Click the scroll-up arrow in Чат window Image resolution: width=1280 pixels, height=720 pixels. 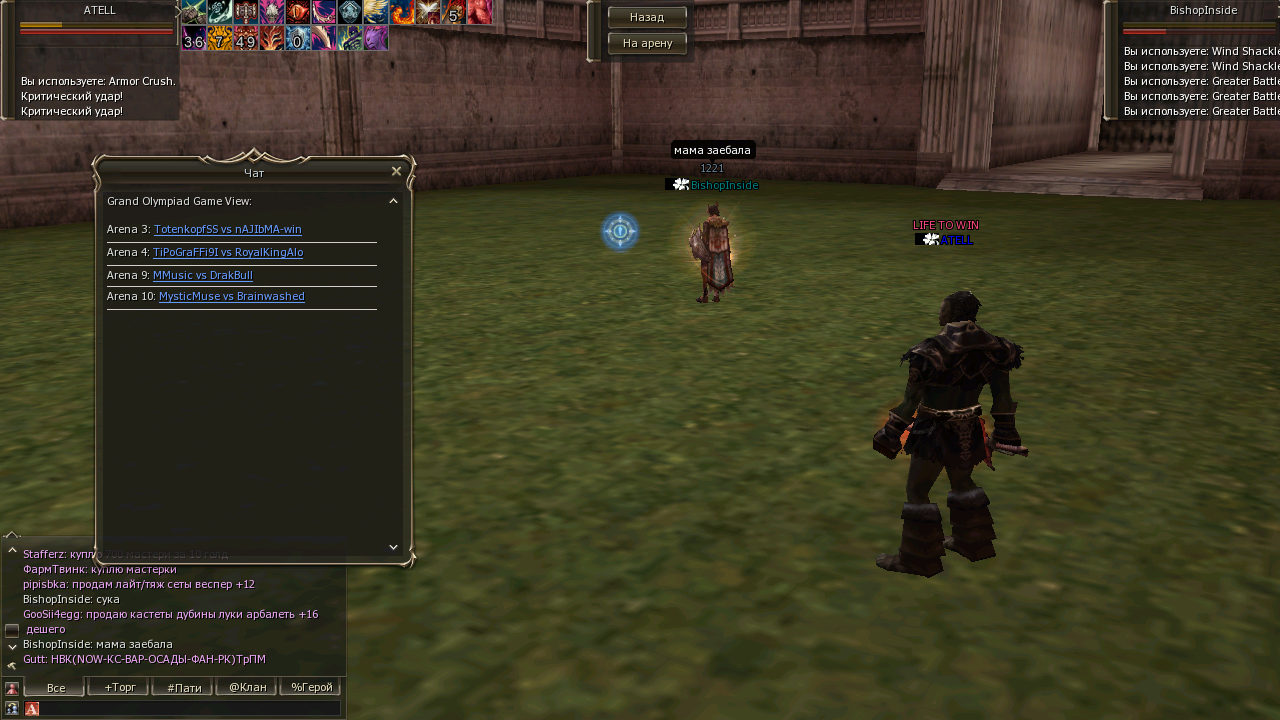[393, 201]
